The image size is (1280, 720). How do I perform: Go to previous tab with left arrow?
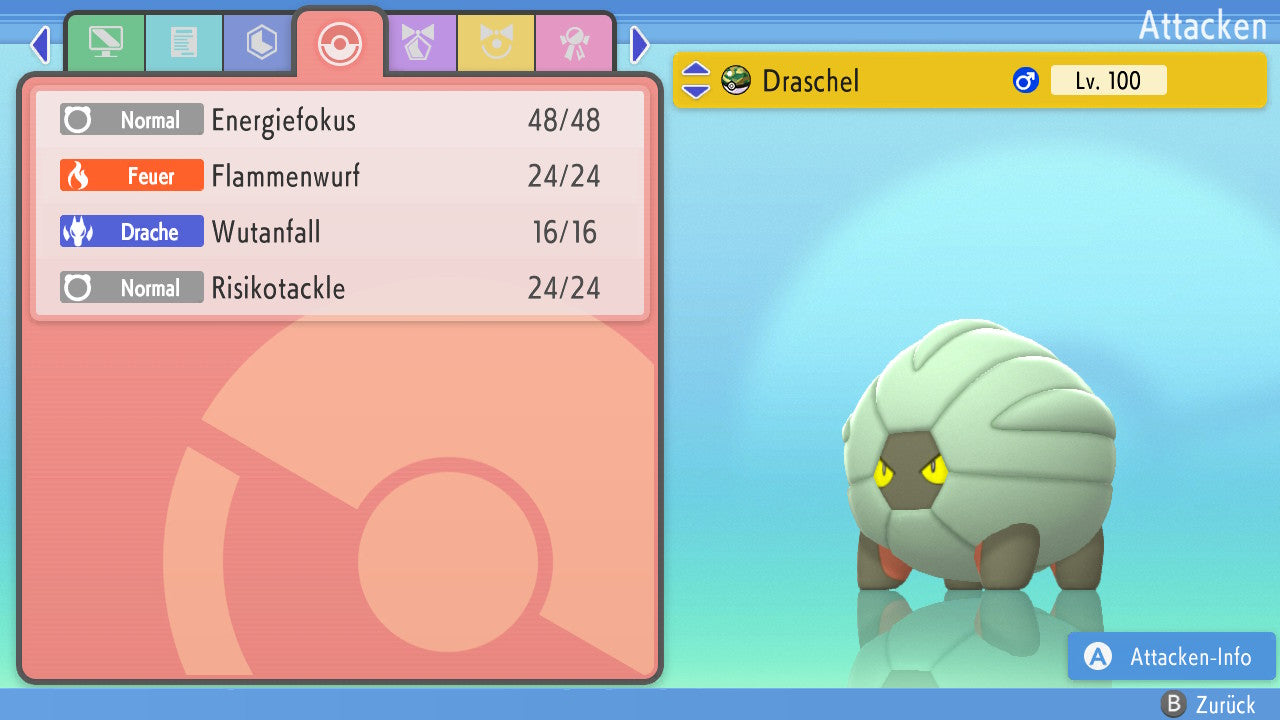click(x=40, y=44)
